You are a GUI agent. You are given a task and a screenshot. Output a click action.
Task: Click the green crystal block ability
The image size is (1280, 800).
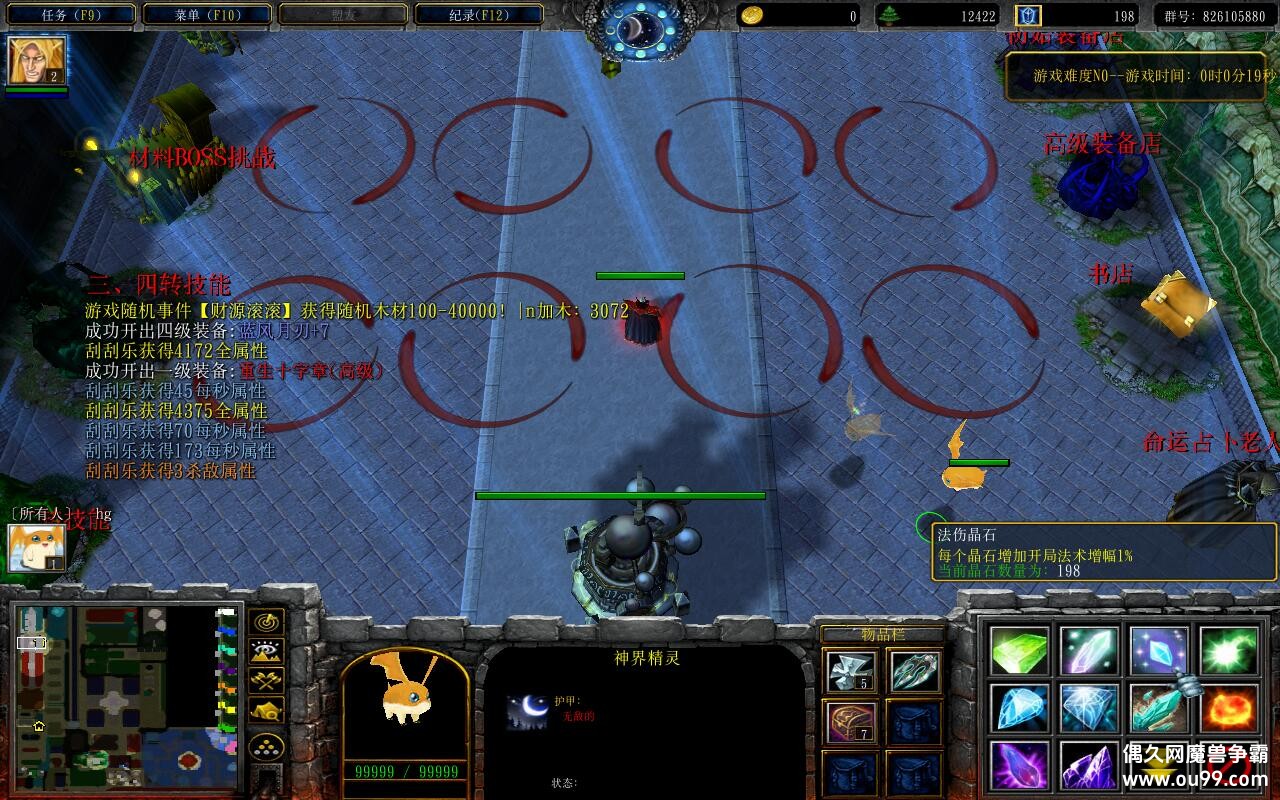click(1020, 651)
